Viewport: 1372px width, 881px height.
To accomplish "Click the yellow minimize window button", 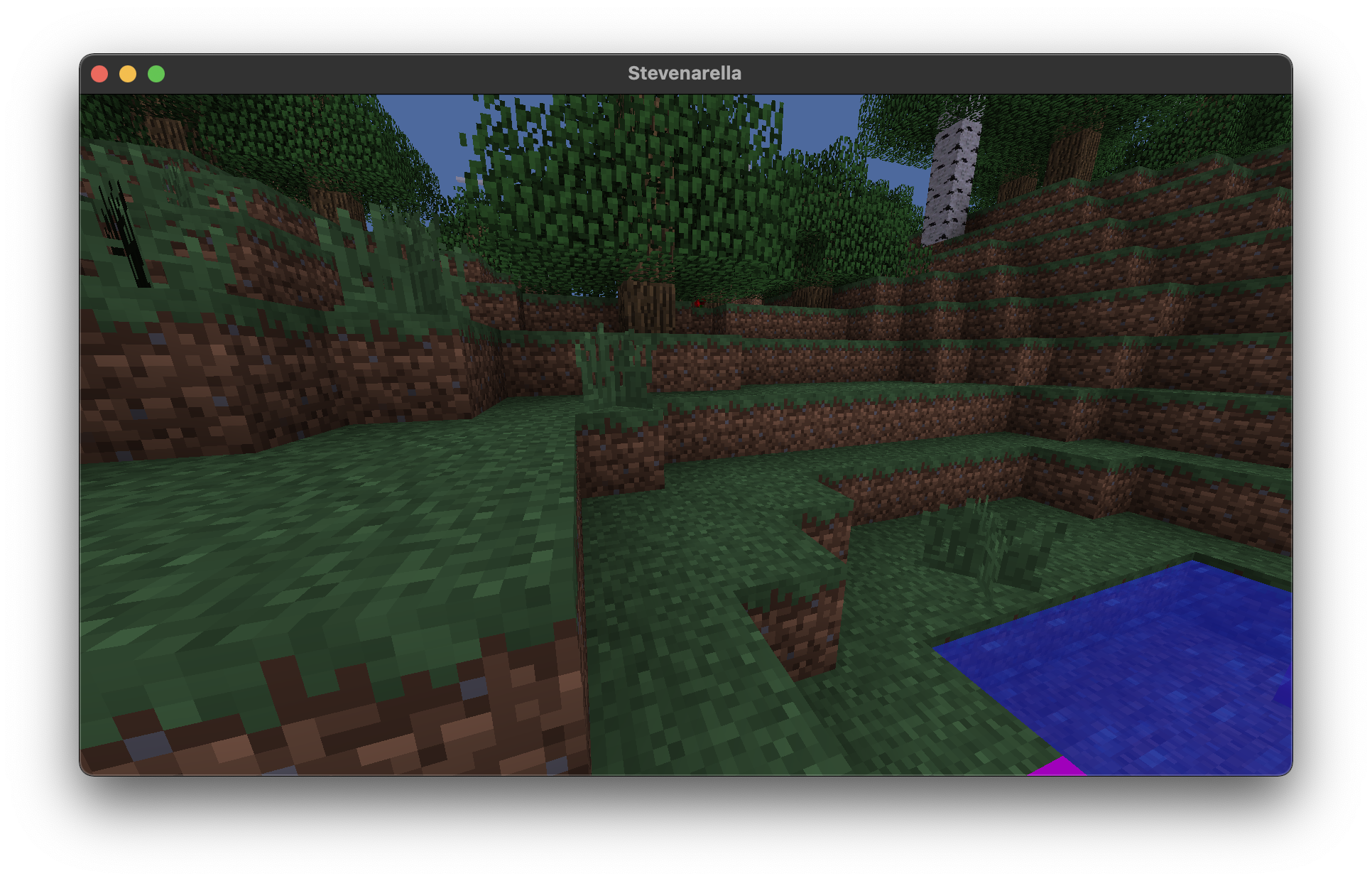I will [x=128, y=72].
